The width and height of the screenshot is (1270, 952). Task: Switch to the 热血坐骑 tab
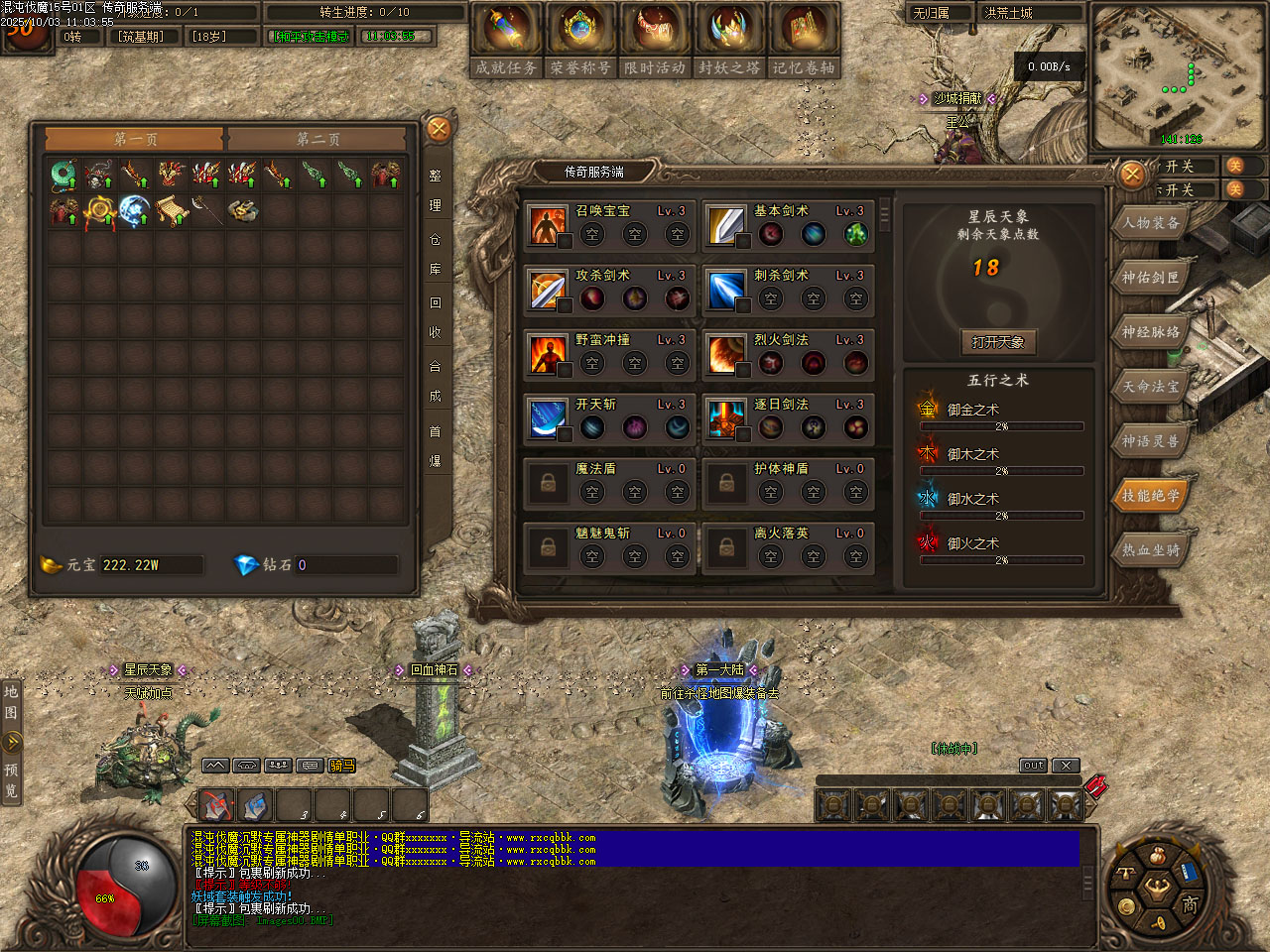1151,550
